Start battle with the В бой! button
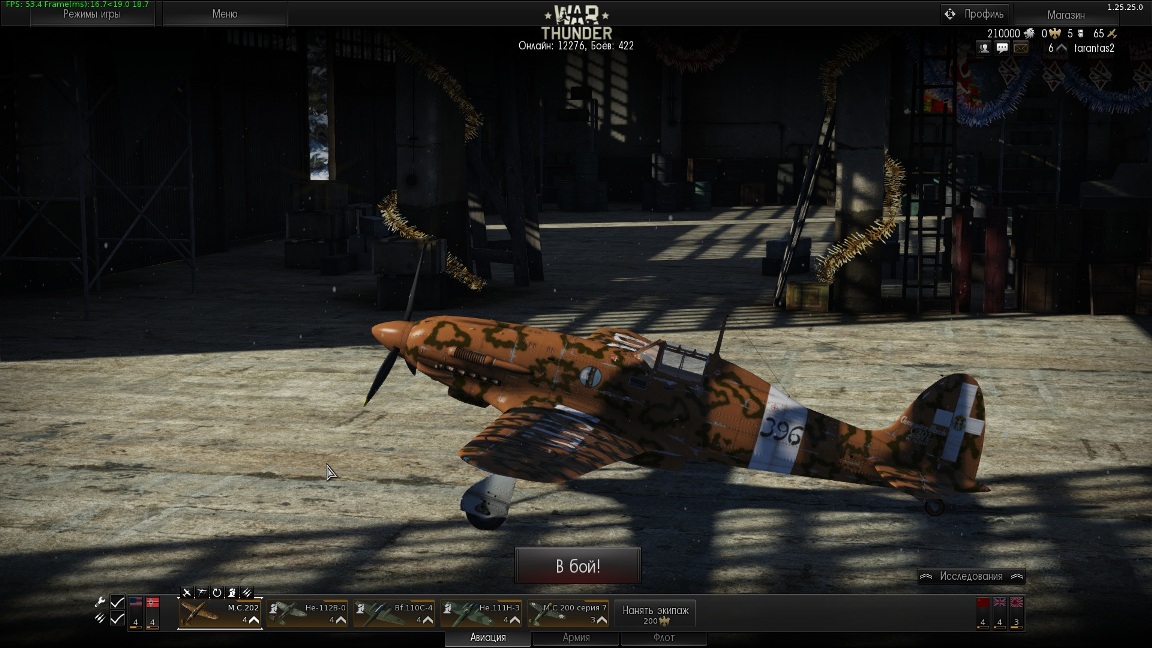This screenshot has height=648, width=1152. [x=577, y=566]
